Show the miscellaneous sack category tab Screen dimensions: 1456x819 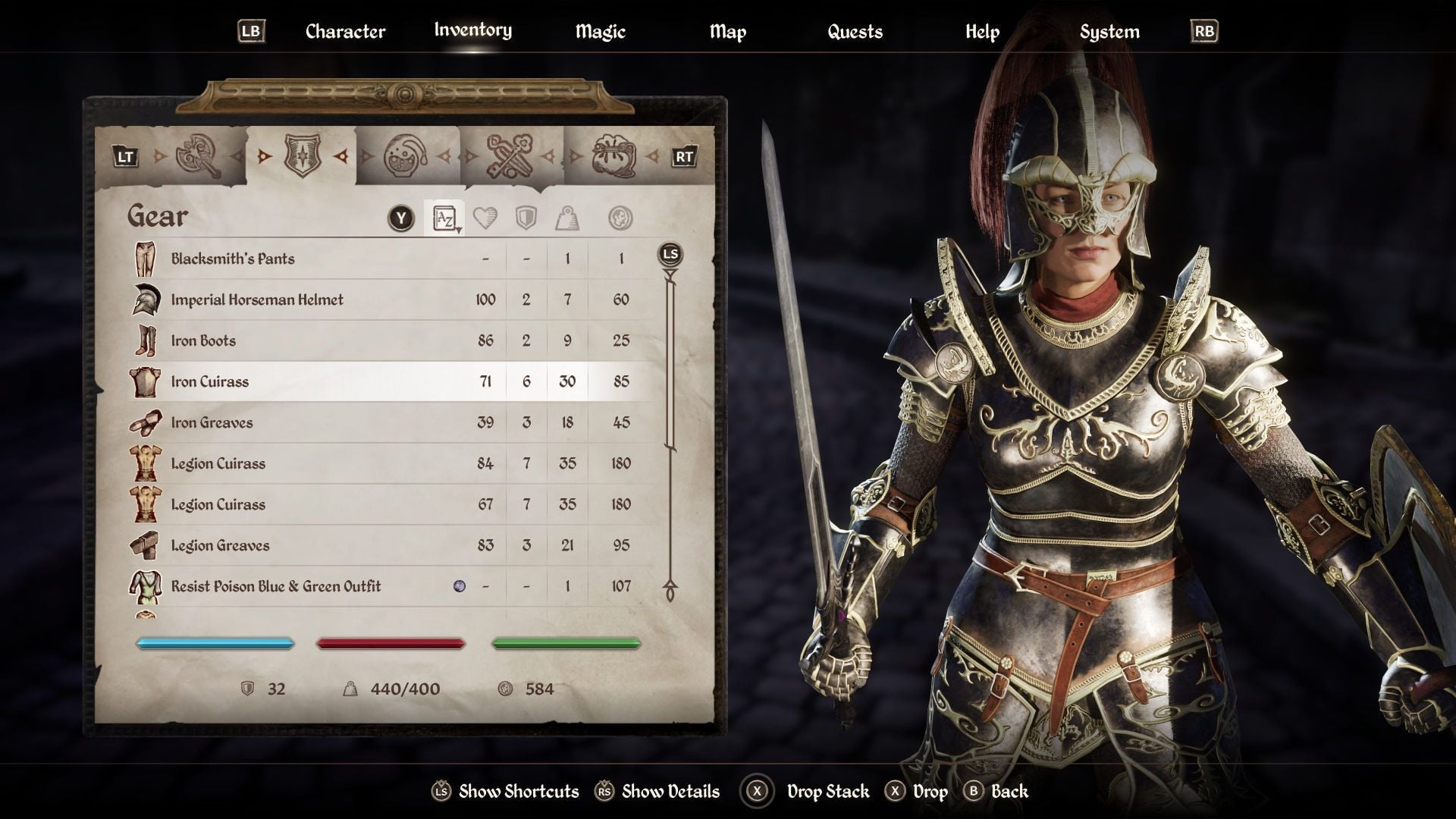(613, 157)
